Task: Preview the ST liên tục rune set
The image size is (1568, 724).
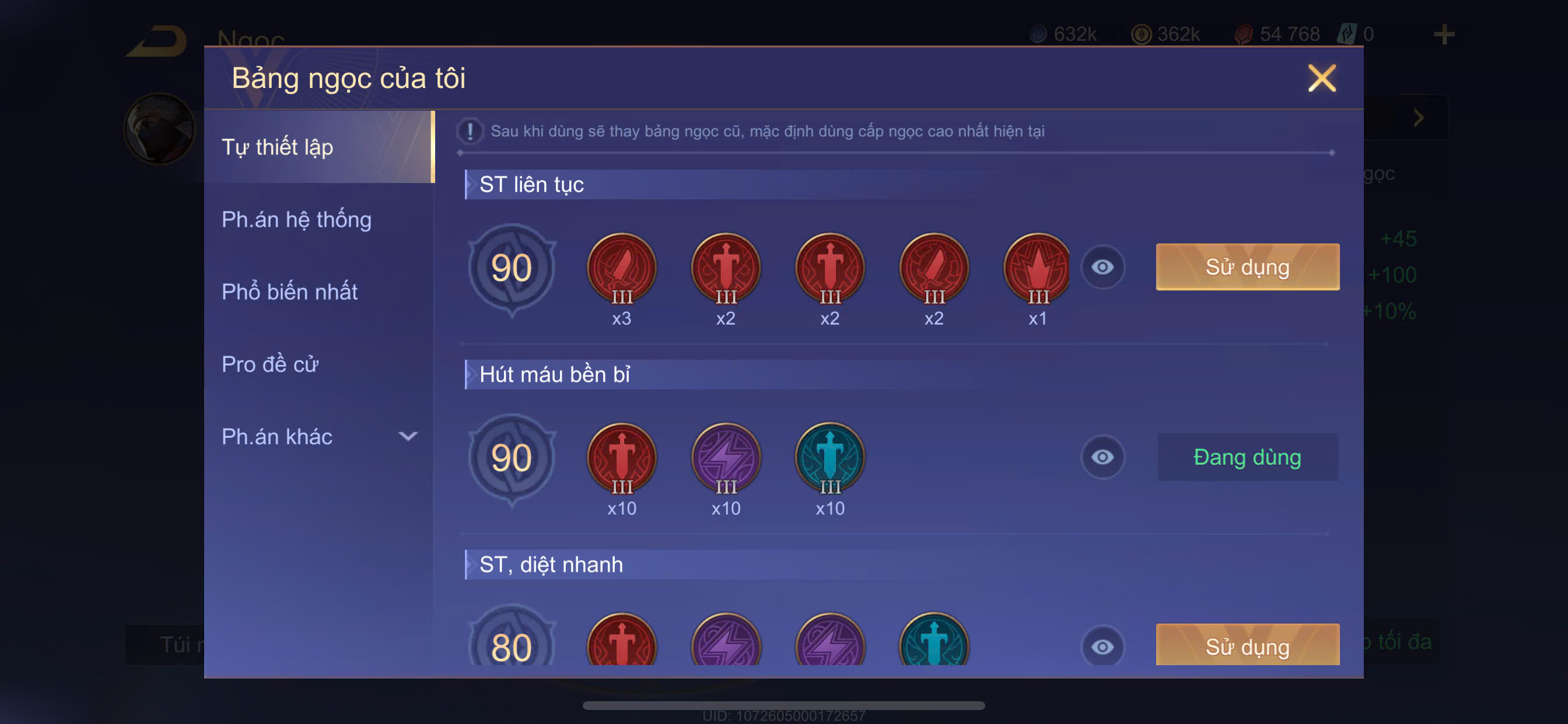Action: click(x=1102, y=267)
